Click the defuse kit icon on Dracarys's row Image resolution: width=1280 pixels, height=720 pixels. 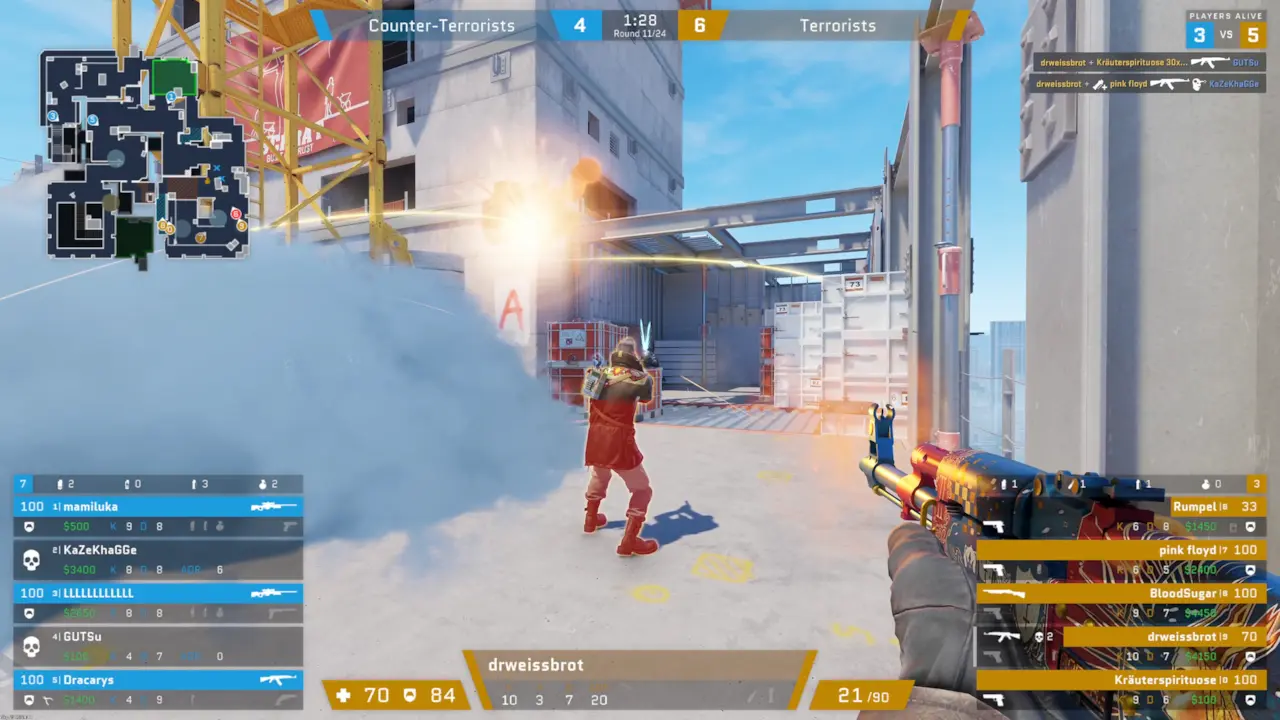click(x=48, y=700)
